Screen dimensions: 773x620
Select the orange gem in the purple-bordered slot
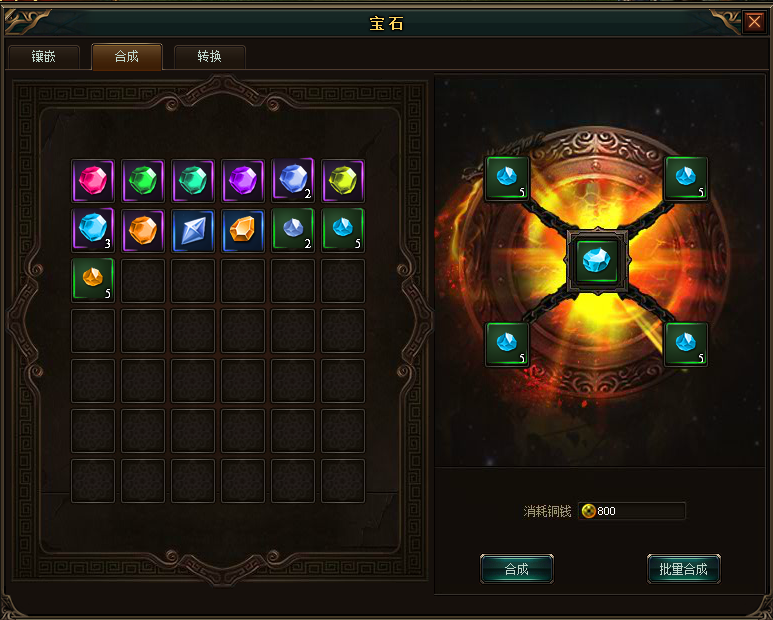[x=143, y=229]
